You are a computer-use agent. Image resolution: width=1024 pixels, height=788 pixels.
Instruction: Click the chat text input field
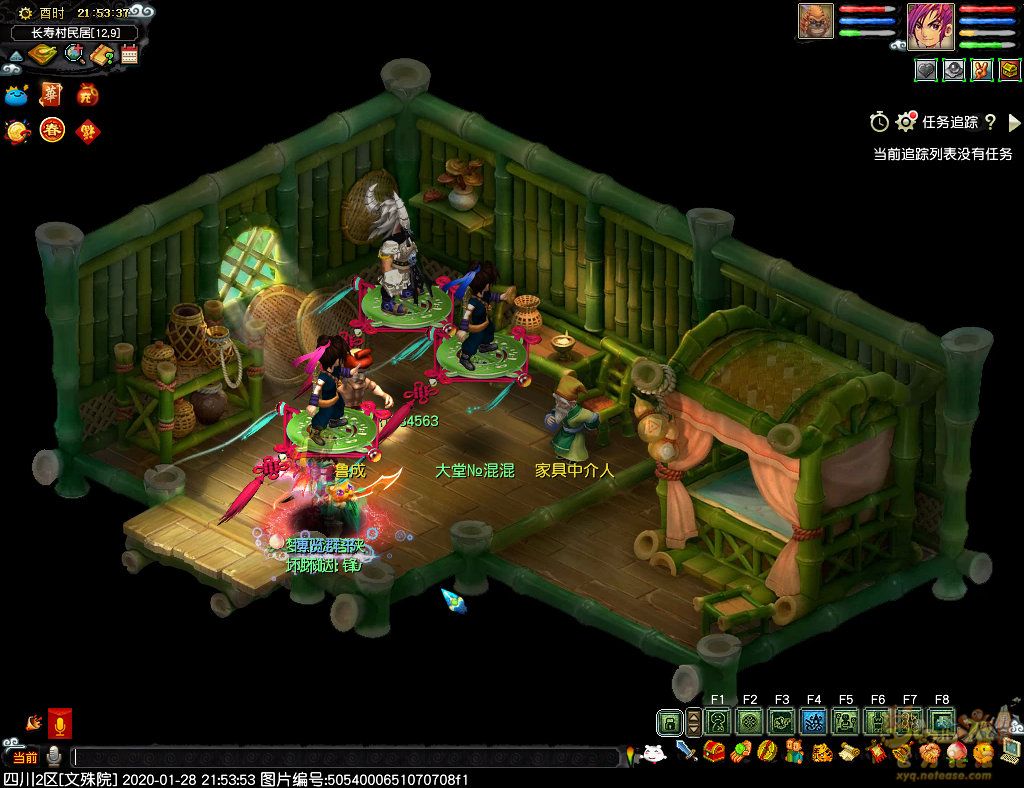pyautogui.click(x=345, y=758)
